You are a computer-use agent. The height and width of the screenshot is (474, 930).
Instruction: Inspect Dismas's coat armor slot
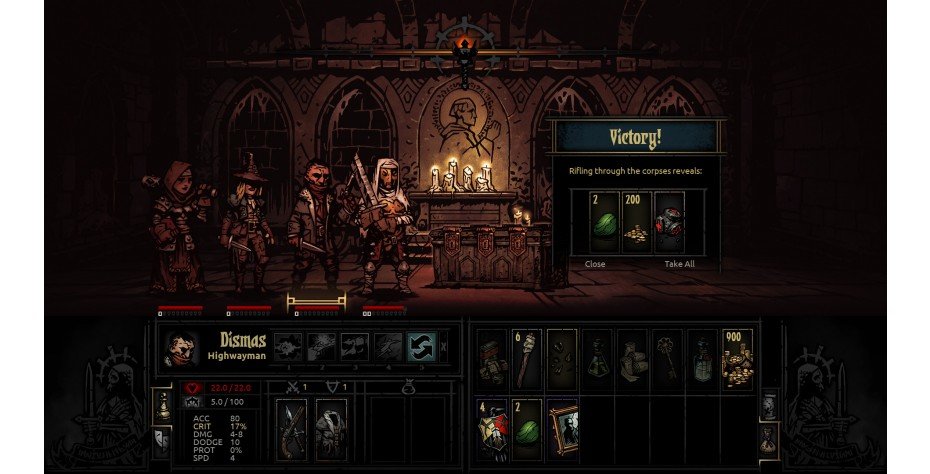pyautogui.click(x=330, y=430)
